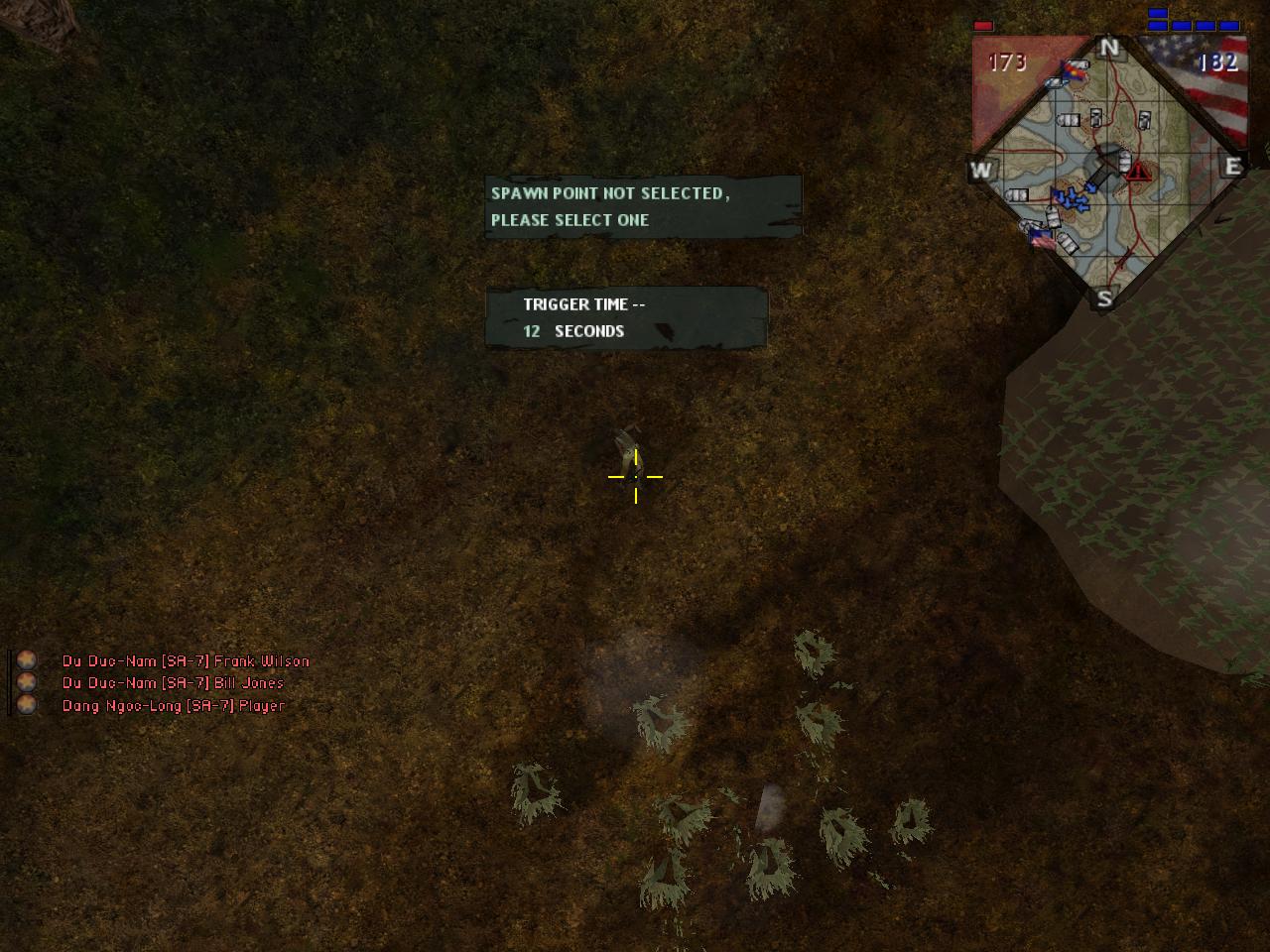Select the red warning triangle on minimap
The width and height of the screenshot is (1270, 952).
[1137, 171]
